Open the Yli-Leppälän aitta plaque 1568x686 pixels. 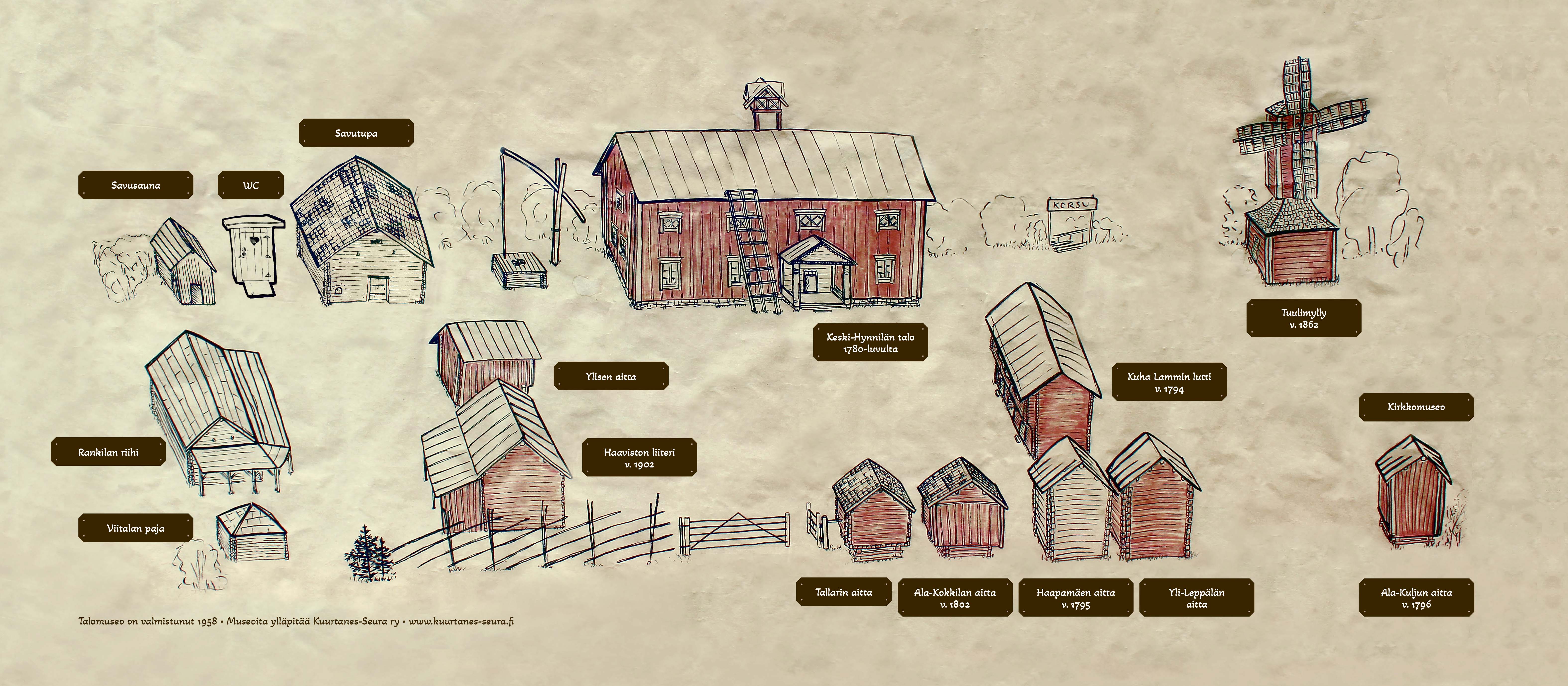pyautogui.click(x=1196, y=597)
